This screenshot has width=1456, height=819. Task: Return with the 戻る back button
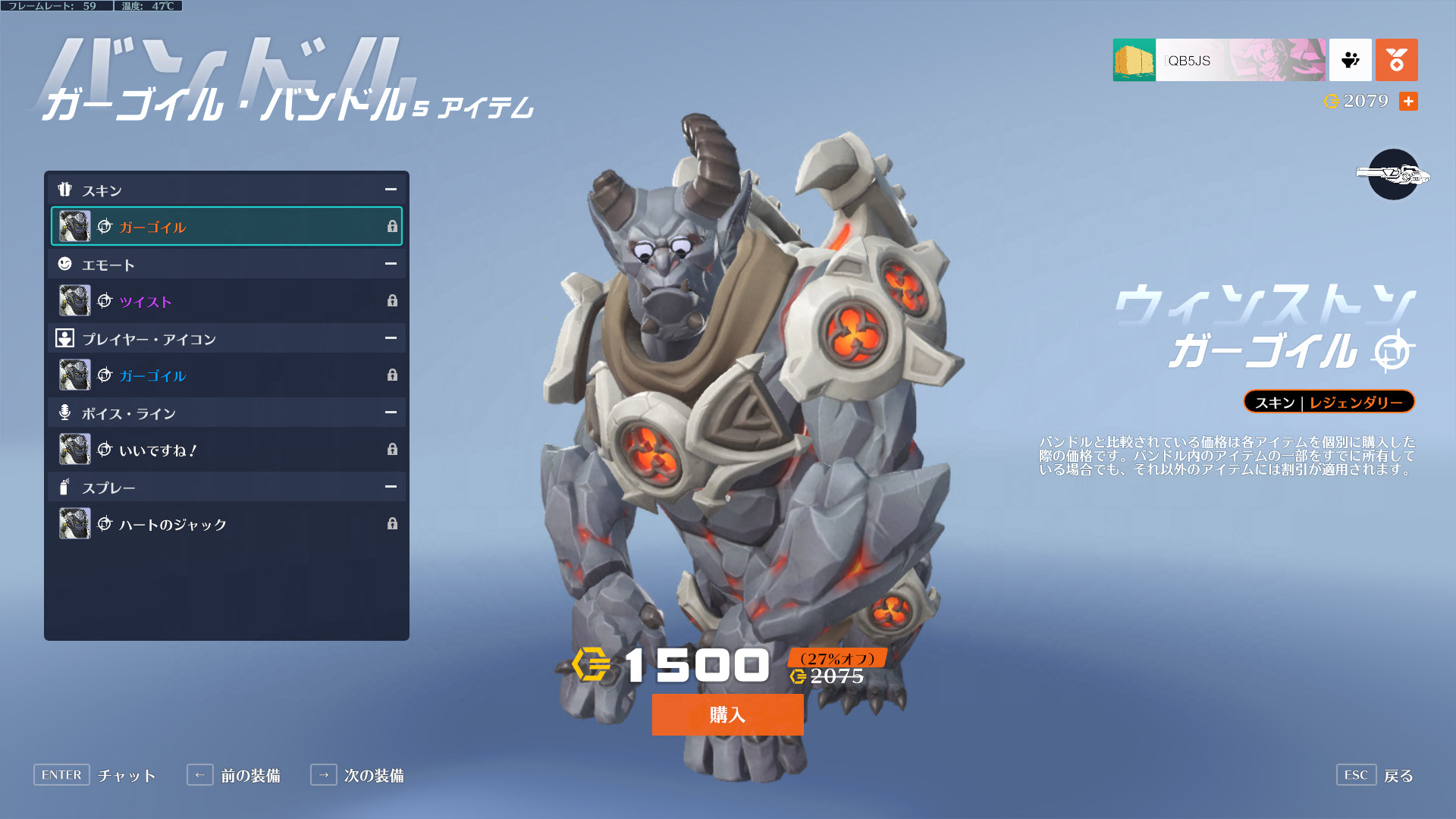point(1375,775)
